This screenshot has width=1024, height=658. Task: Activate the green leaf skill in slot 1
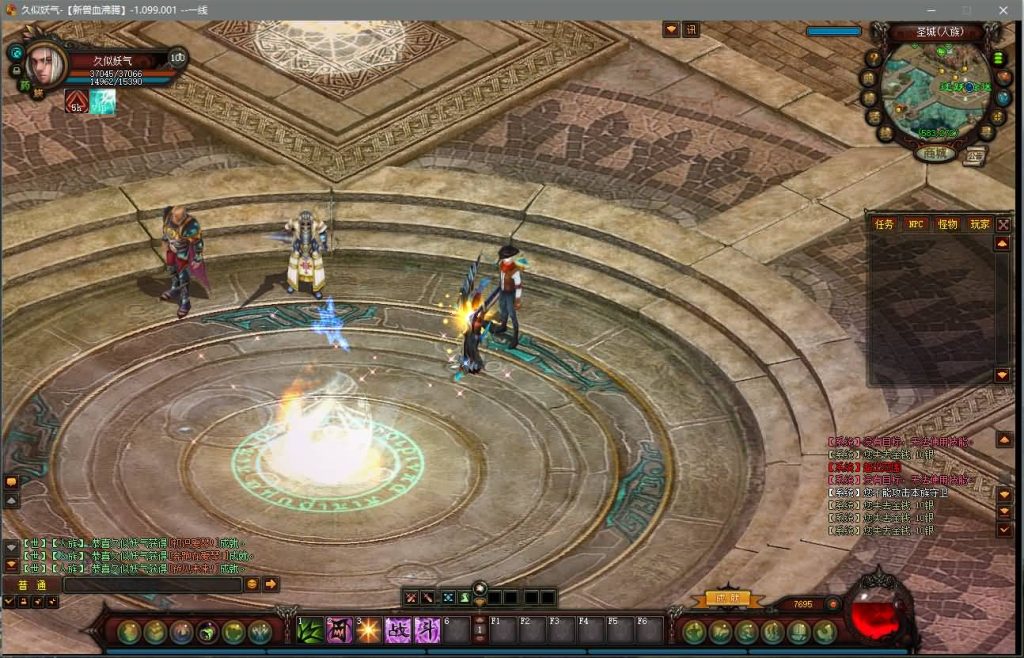[311, 630]
